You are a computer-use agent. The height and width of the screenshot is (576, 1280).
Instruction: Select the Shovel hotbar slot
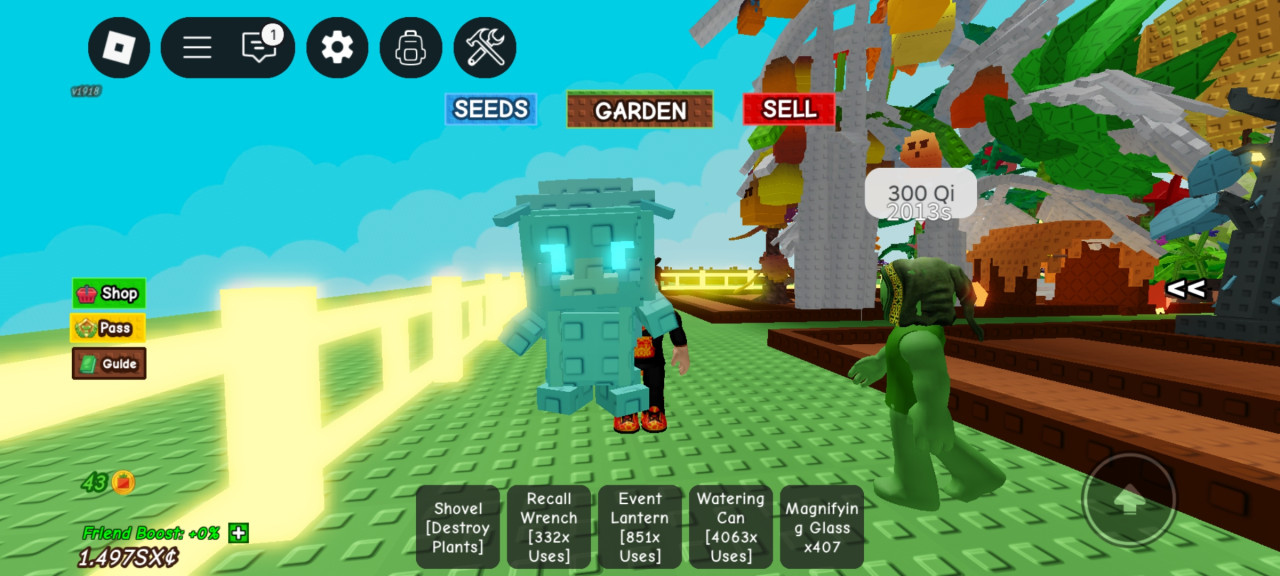pos(458,527)
